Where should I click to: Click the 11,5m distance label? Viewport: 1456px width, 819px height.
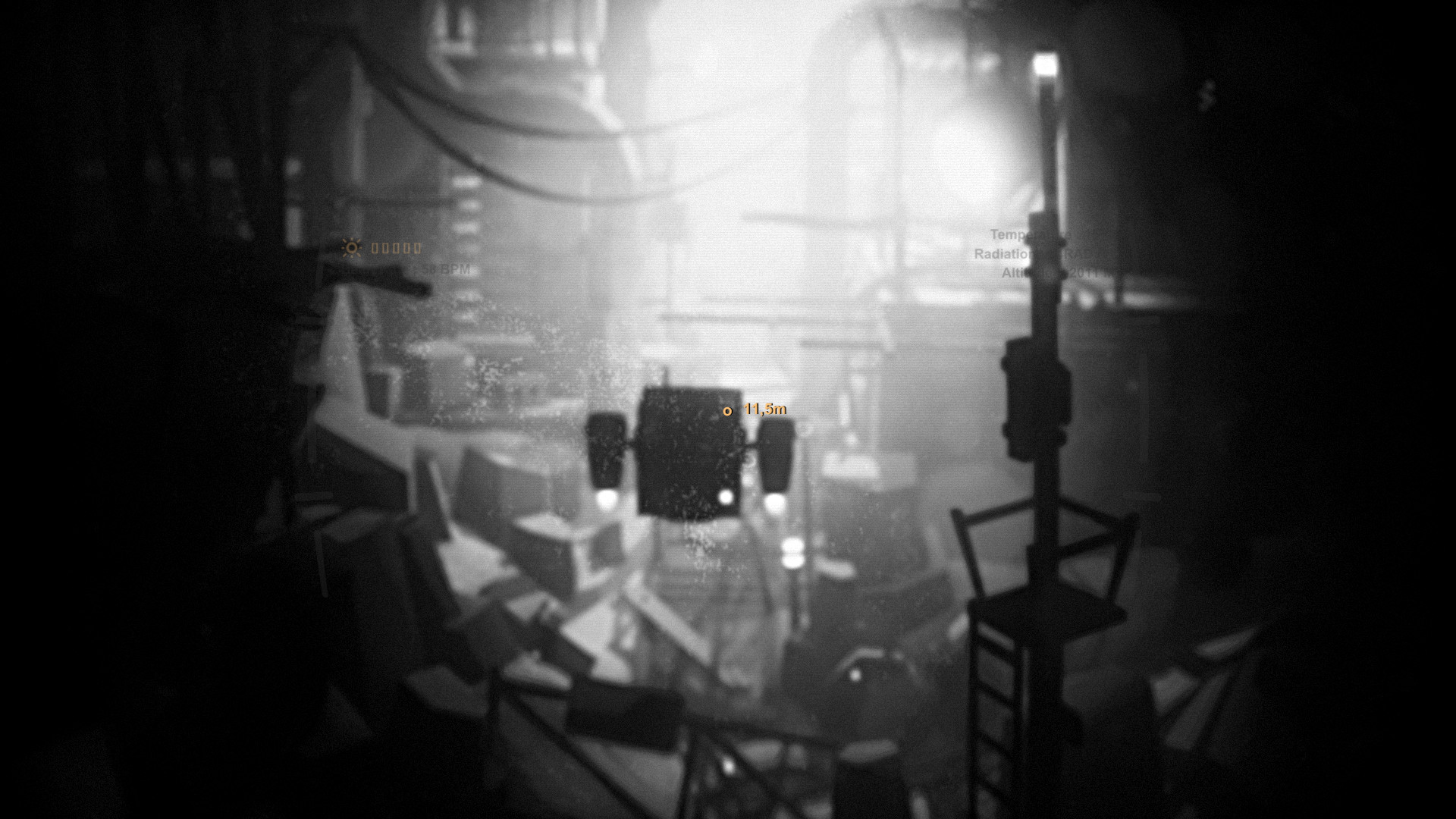(764, 408)
